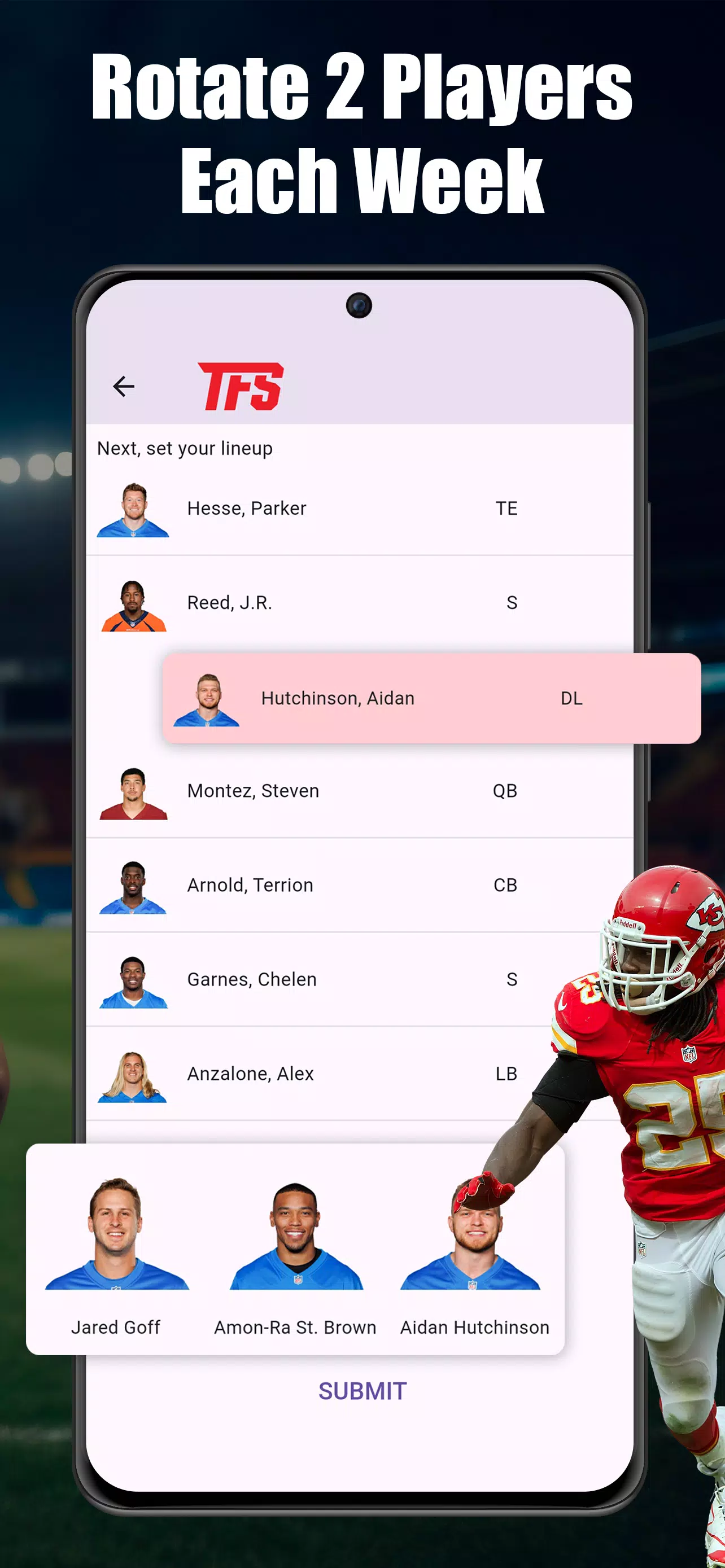Click the Reed, J.R. safety row
The height and width of the screenshot is (1568, 725).
point(361,603)
